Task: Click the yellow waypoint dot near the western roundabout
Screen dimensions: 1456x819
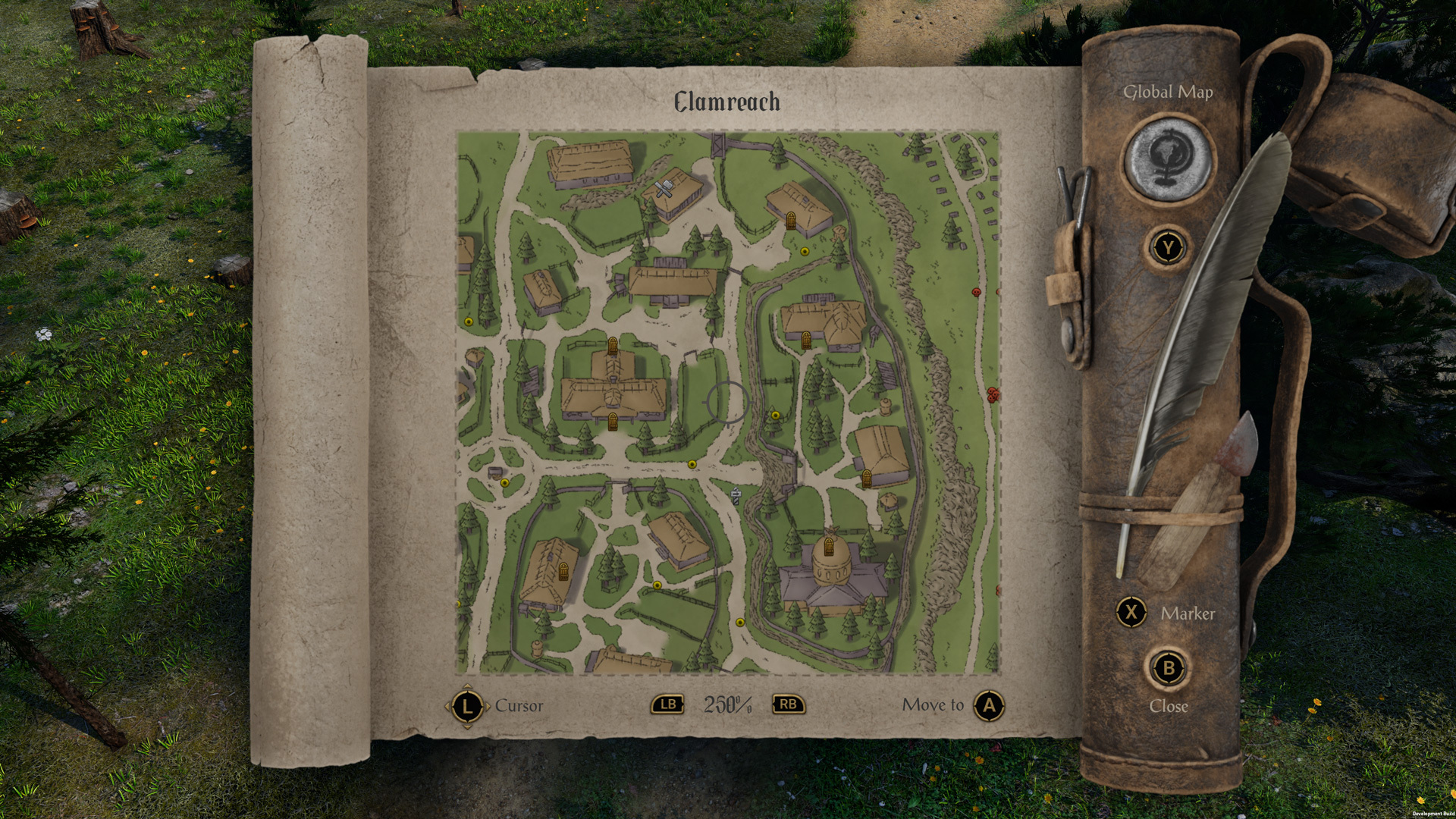Action: 506,484
